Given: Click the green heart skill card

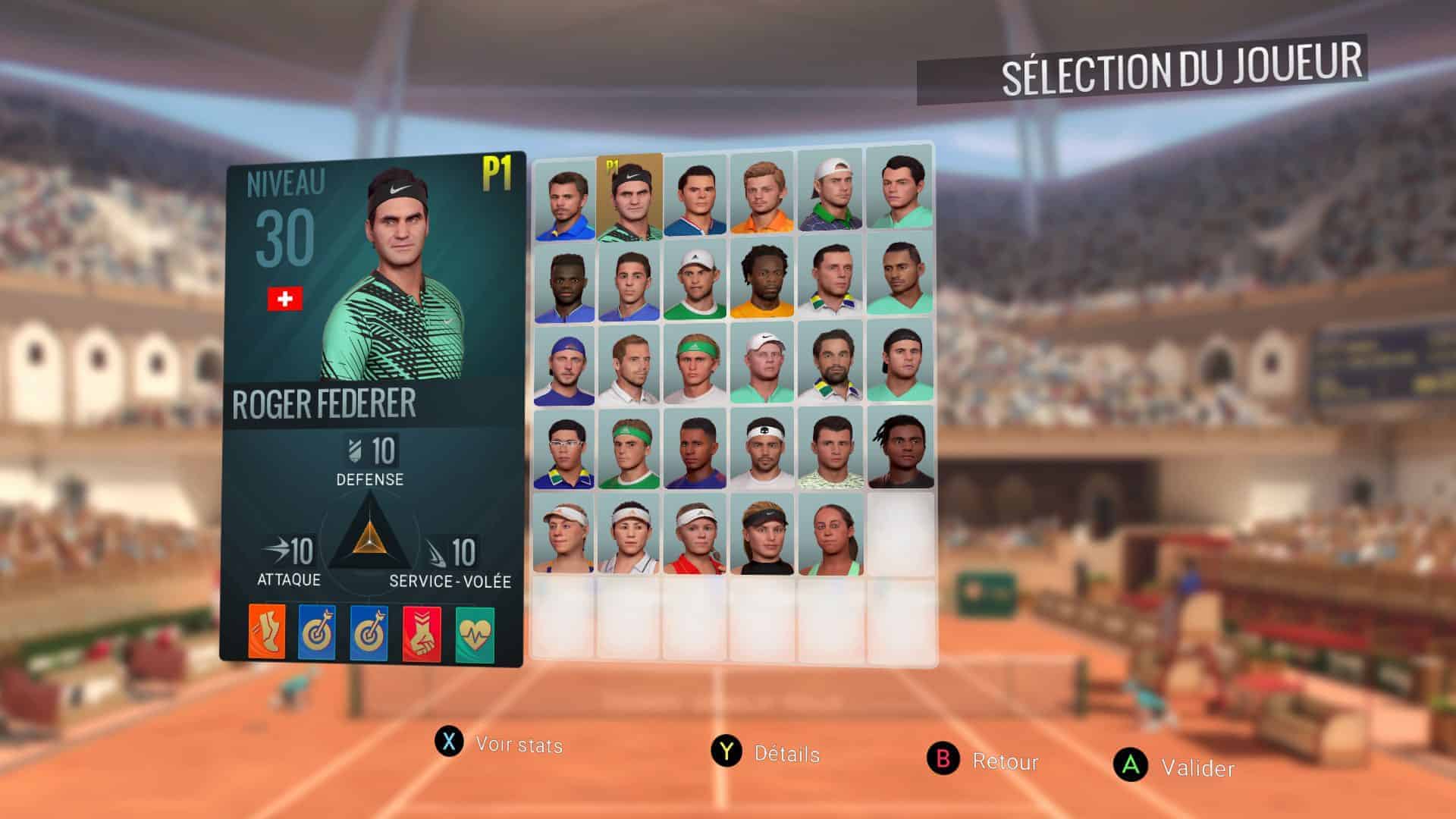Looking at the screenshot, I should 475,635.
